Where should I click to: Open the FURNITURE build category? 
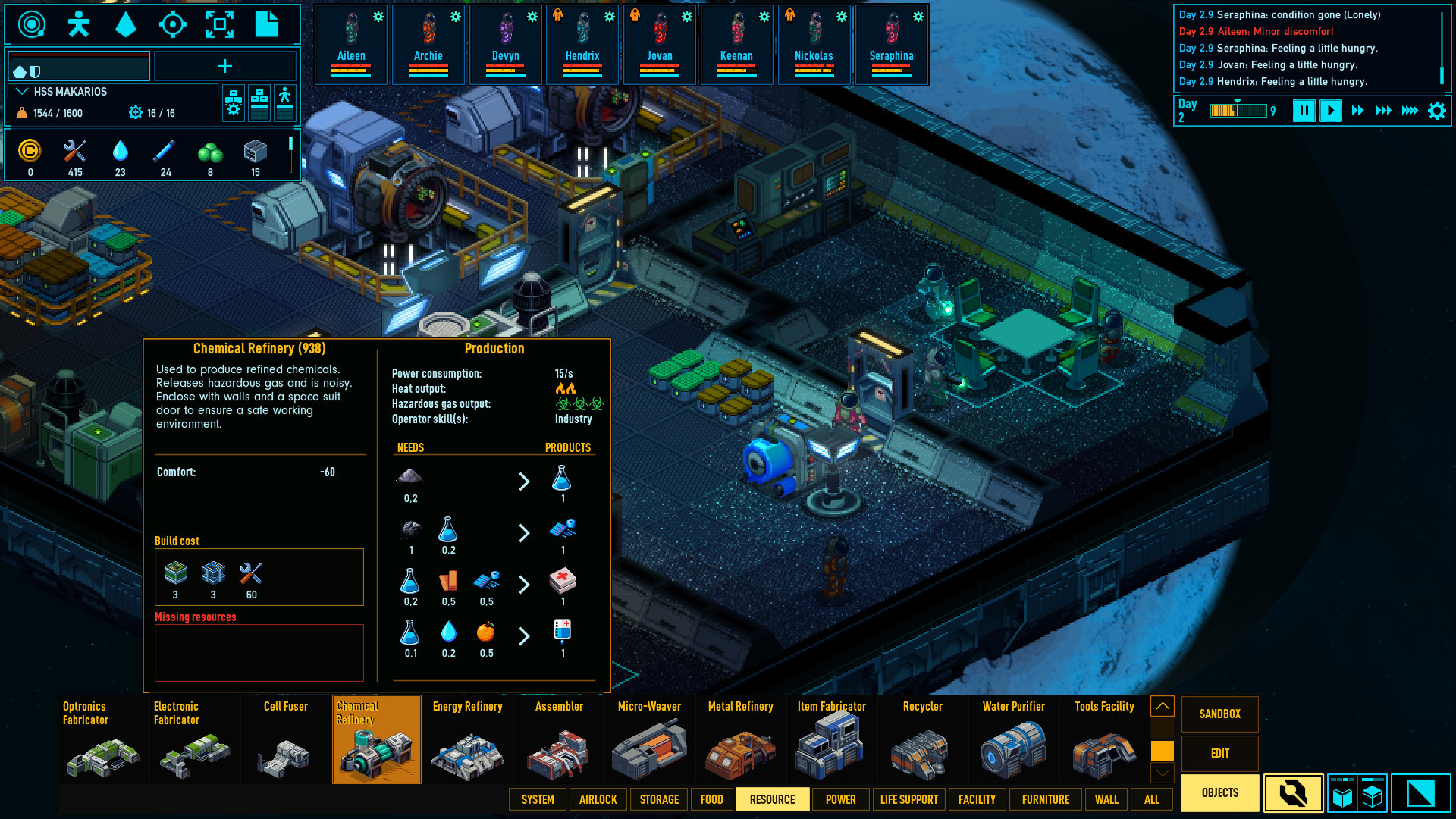pos(1046,799)
